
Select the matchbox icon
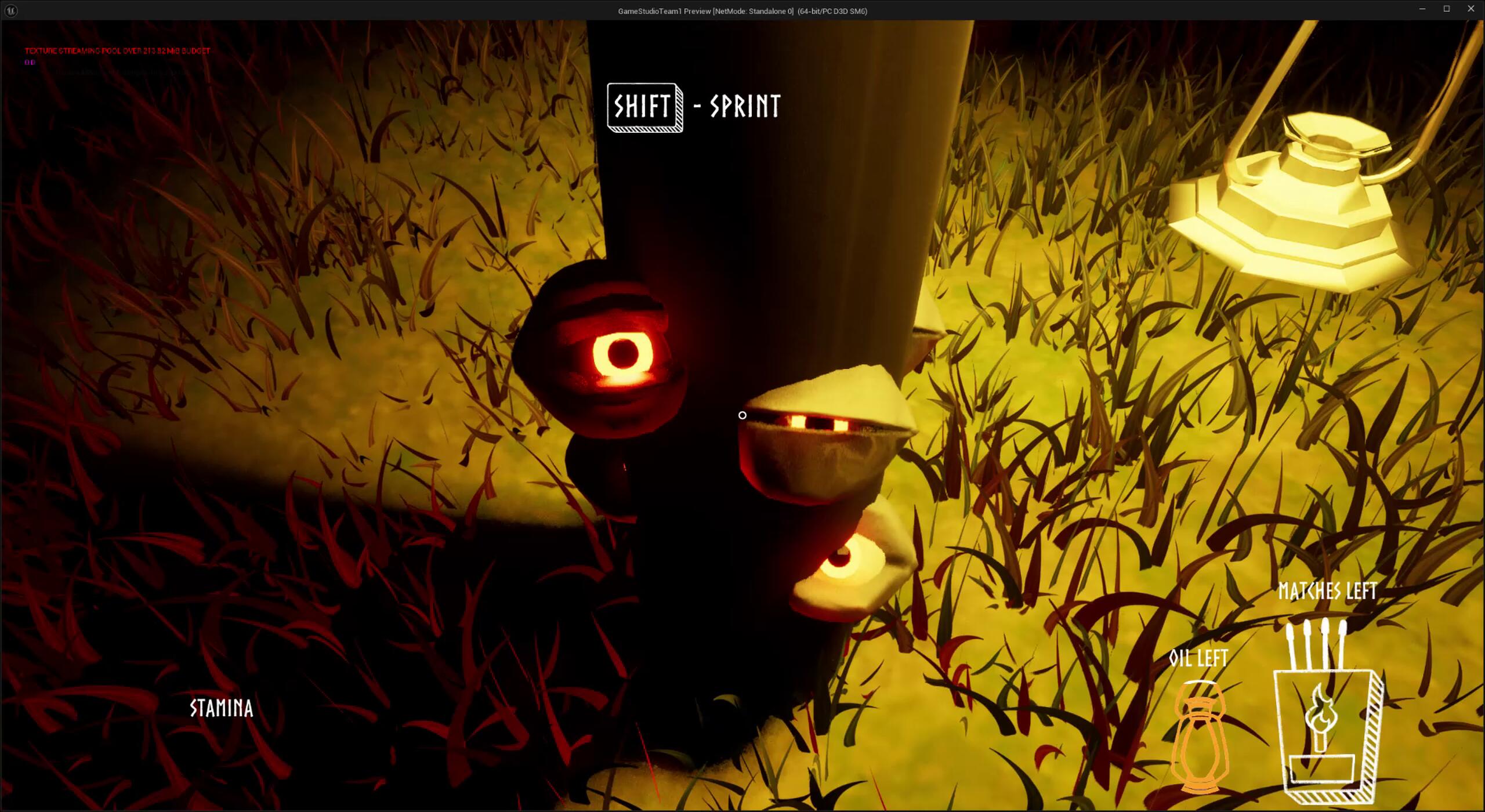point(1328,732)
